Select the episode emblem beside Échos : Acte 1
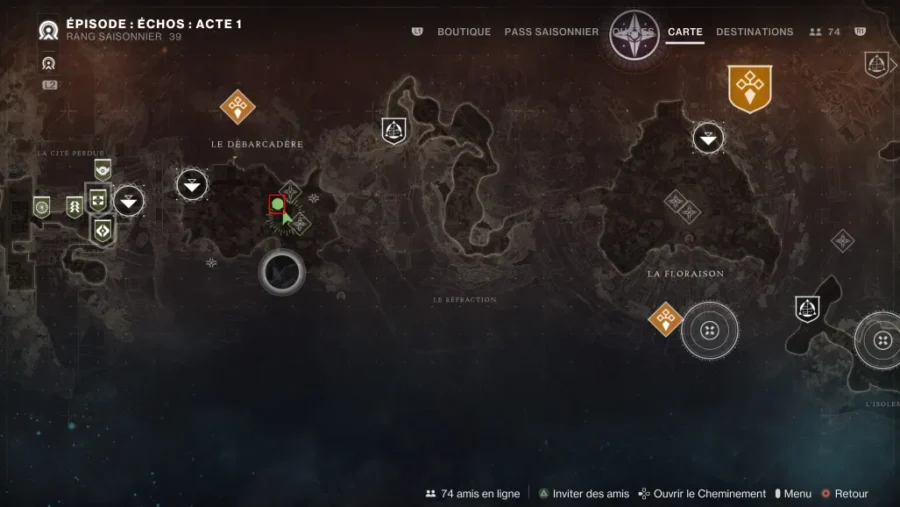Screen dimensions: 900x507 coord(48,31)
